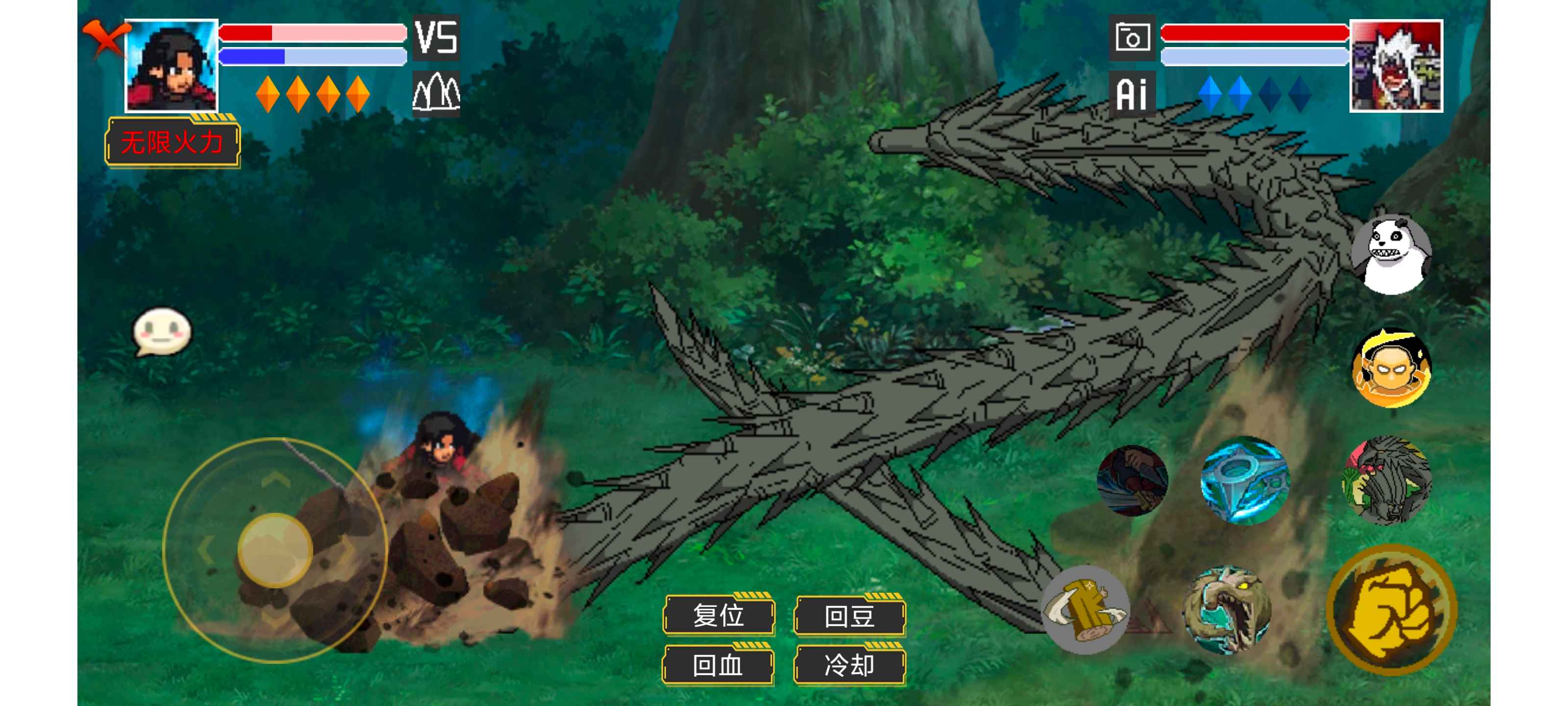Click the 复位 reset button

(718, 615)
